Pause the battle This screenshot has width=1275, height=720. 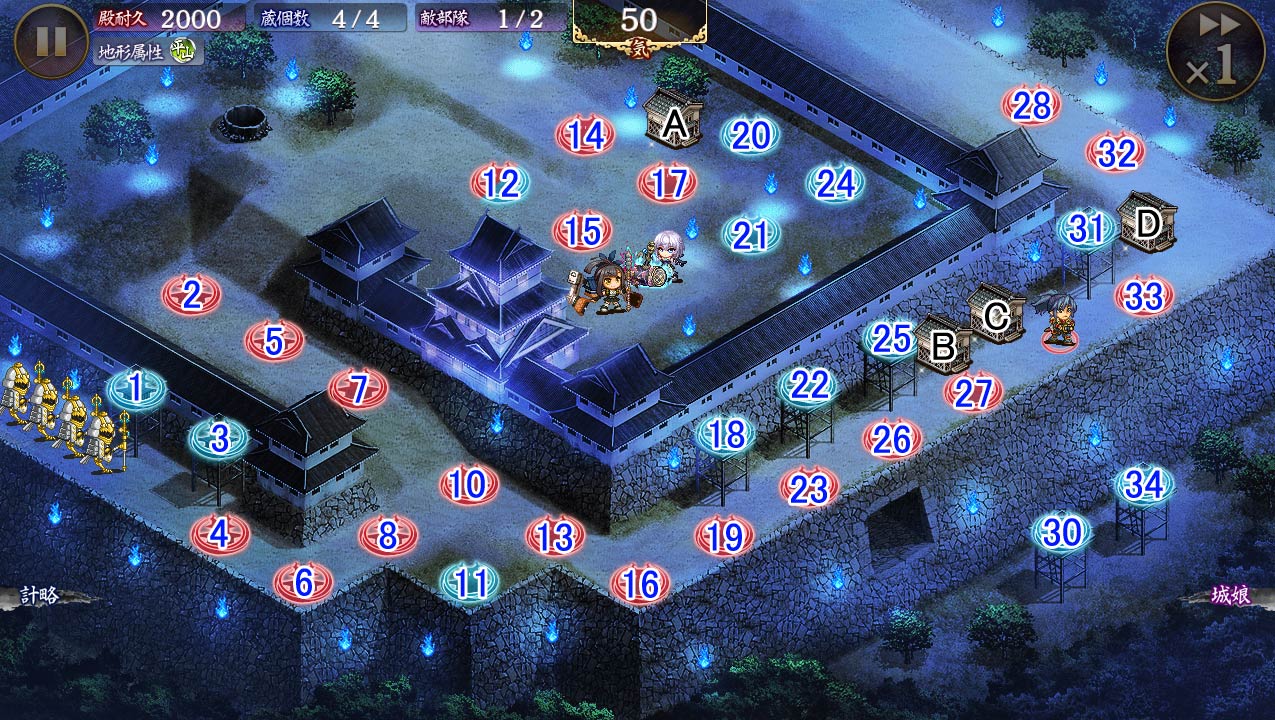coord(51,41)
